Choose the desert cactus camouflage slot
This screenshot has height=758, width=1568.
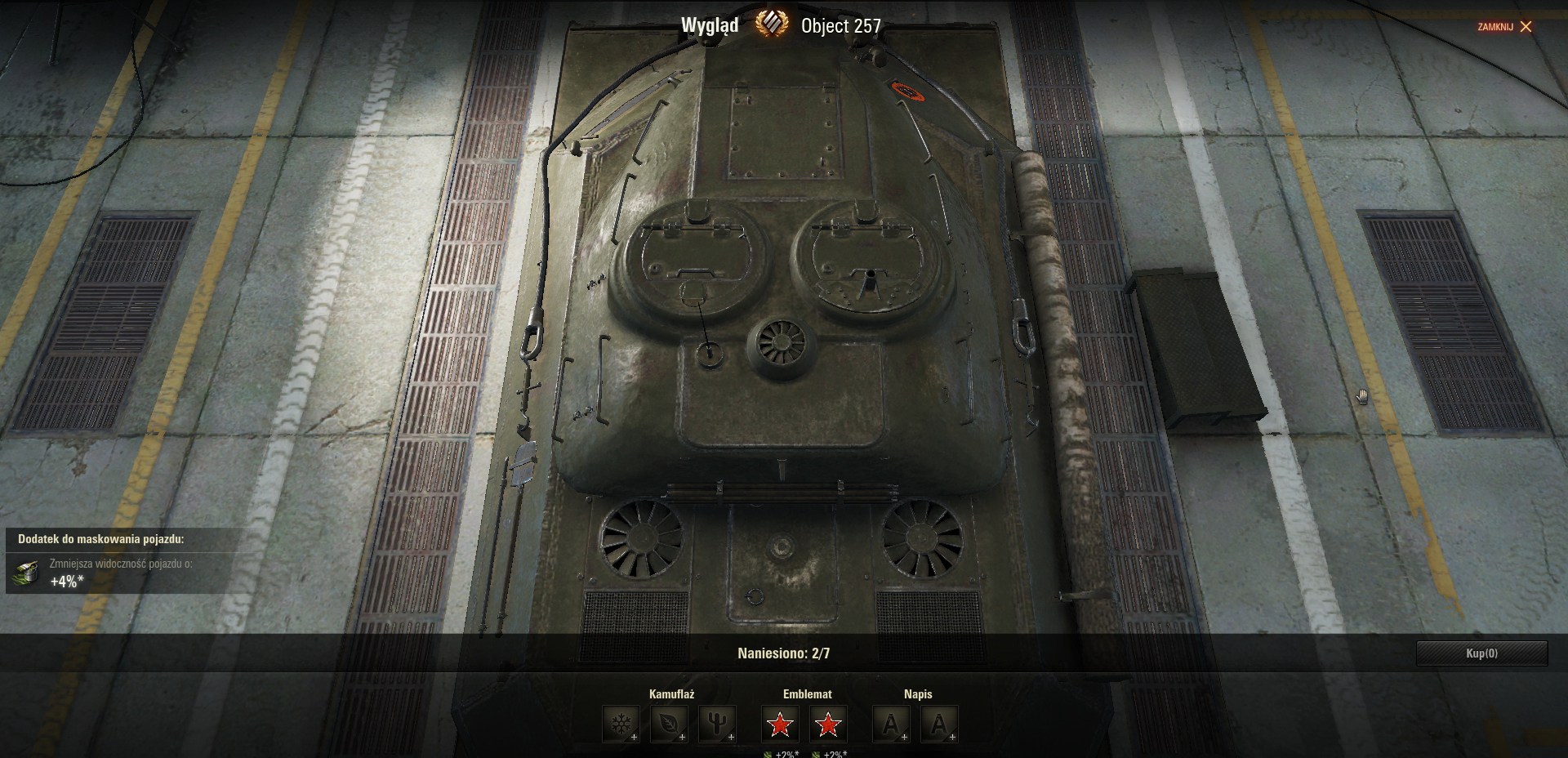(x=717, y=724)
